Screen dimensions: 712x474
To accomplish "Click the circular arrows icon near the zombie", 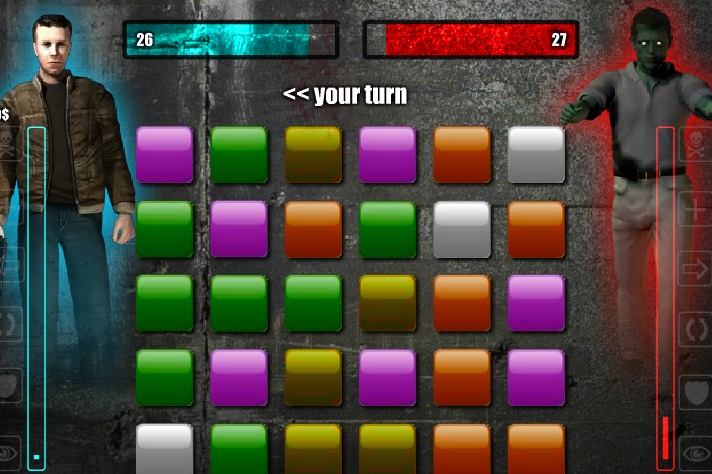I will point(694,329).
